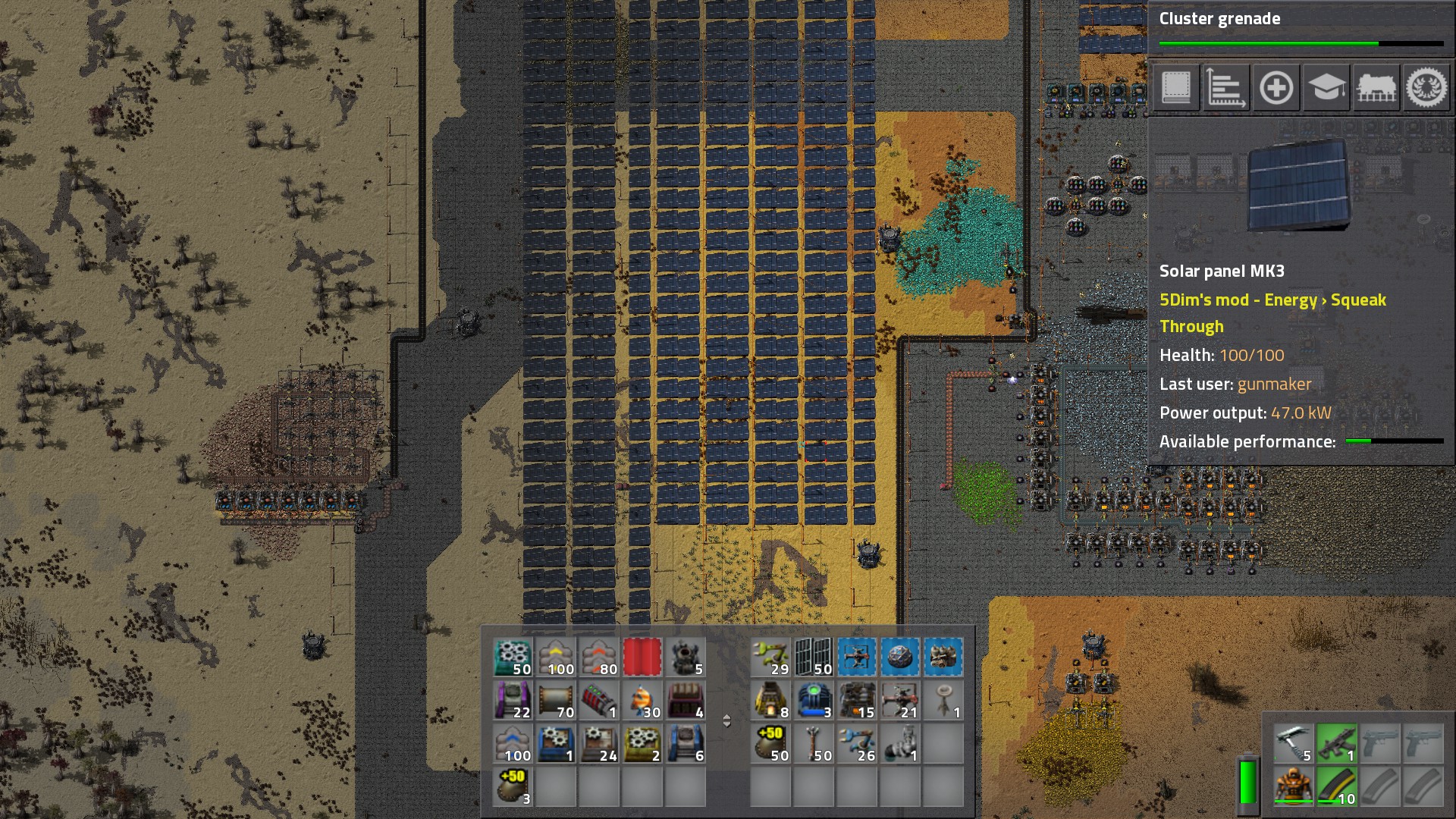
Task: Open the achievements gear-wreath button
Action: coord(1426,88)
